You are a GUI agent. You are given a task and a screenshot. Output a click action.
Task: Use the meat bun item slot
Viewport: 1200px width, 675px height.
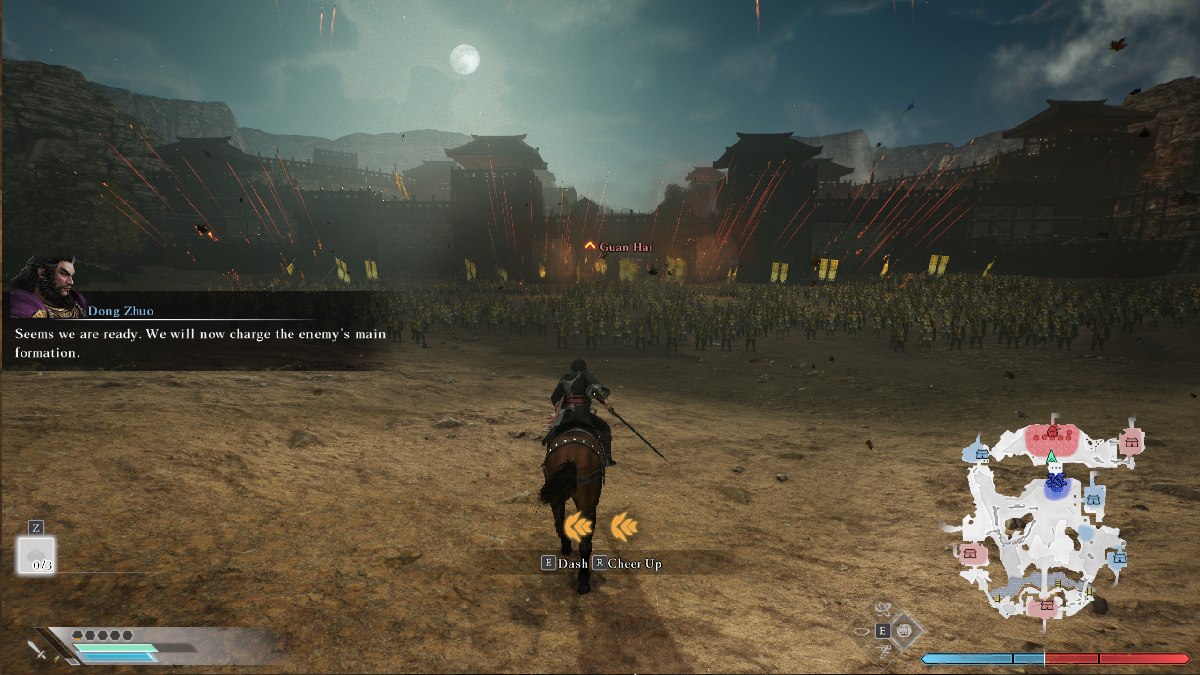[36, 555]
